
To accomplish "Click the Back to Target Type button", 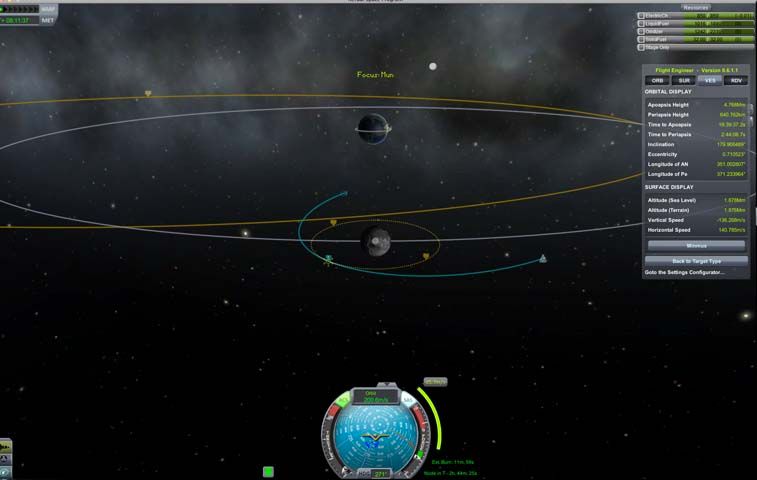I will pos(696,260).
